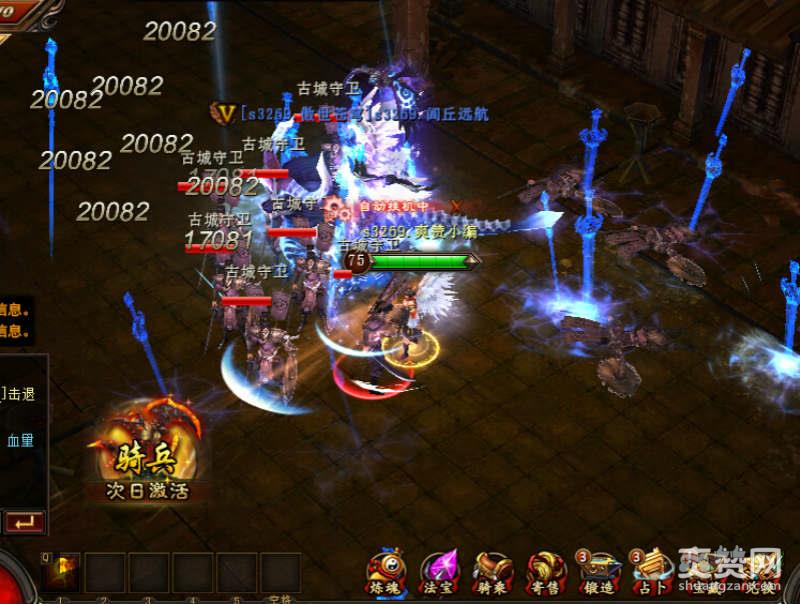
Task: Open the 法宝 magic treasure menu
Action: coord(438,571)
